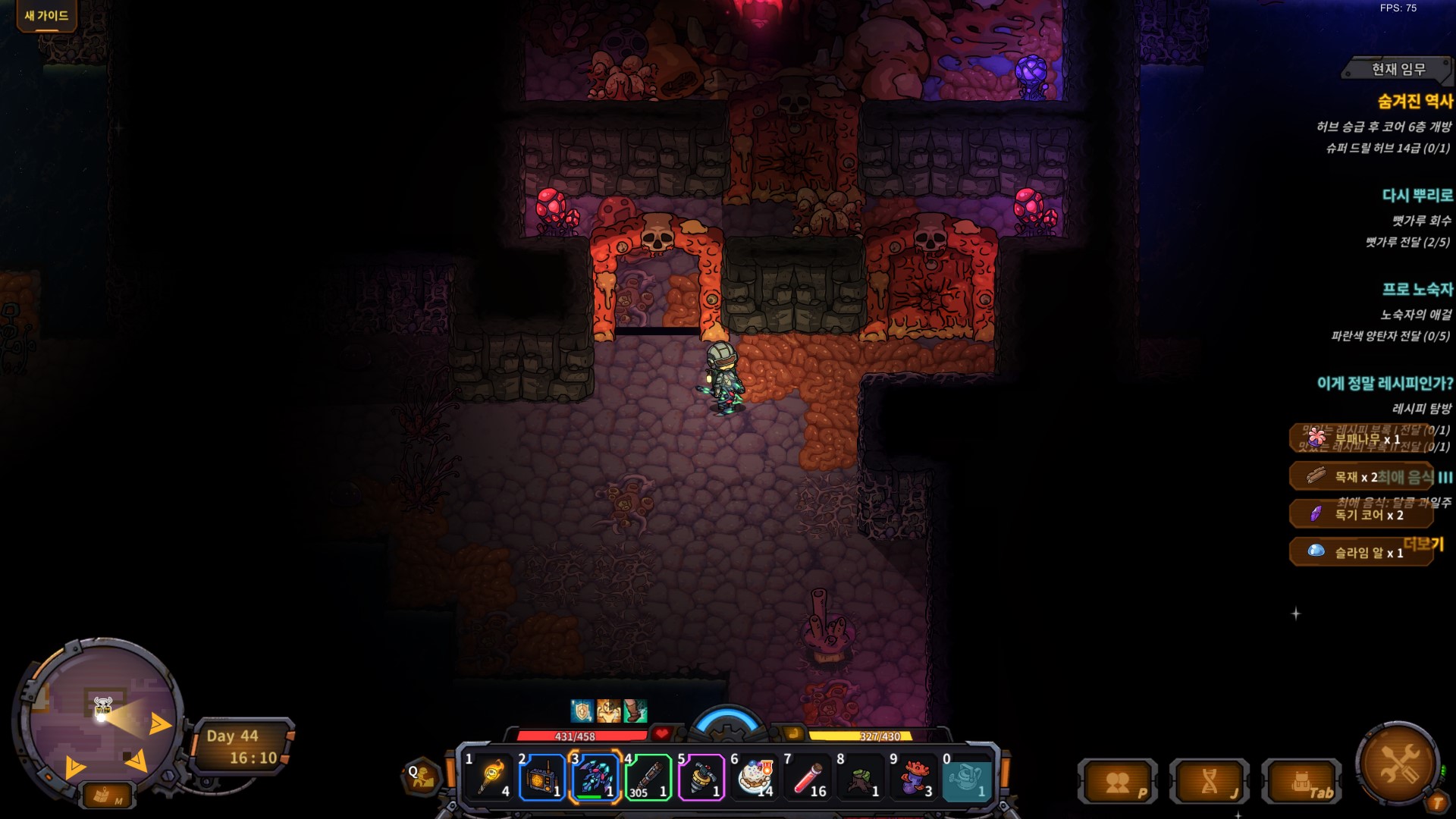1456x819 pixels.
Task: Select the flaming torch hotbar slot
Action: pyautogui.click(x=489, y=777)
